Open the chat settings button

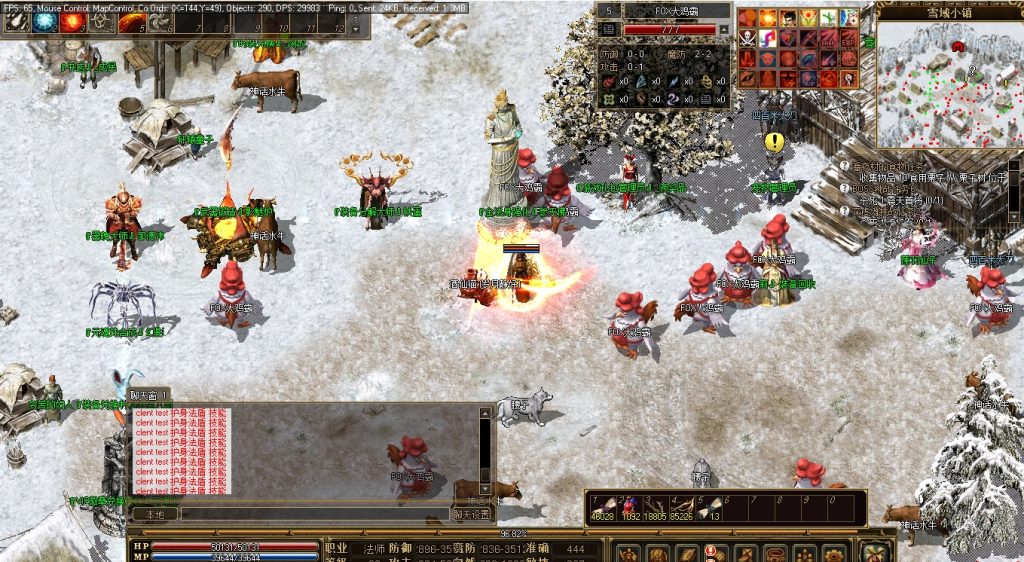[471, 514]
